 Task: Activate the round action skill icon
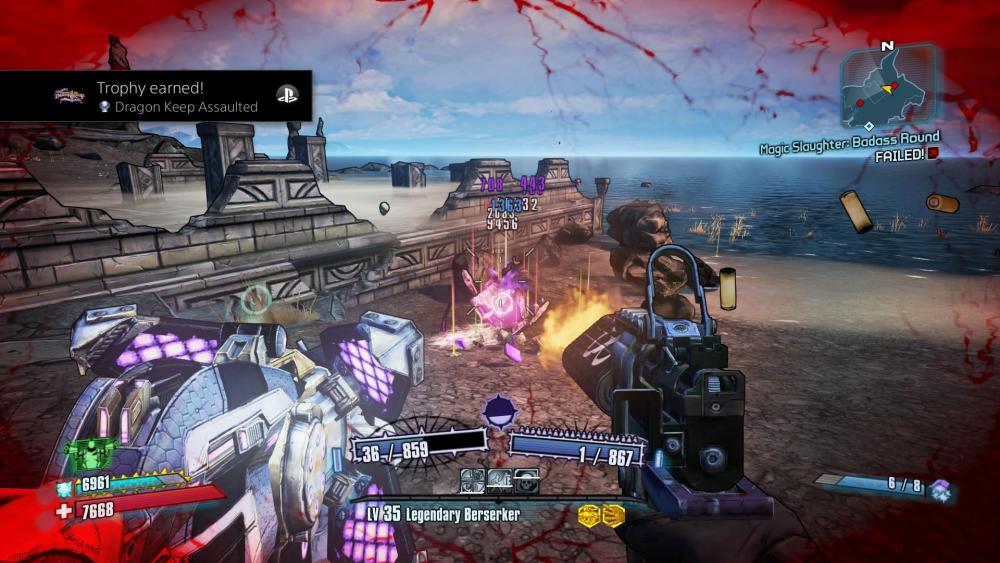tap(497, 412)
